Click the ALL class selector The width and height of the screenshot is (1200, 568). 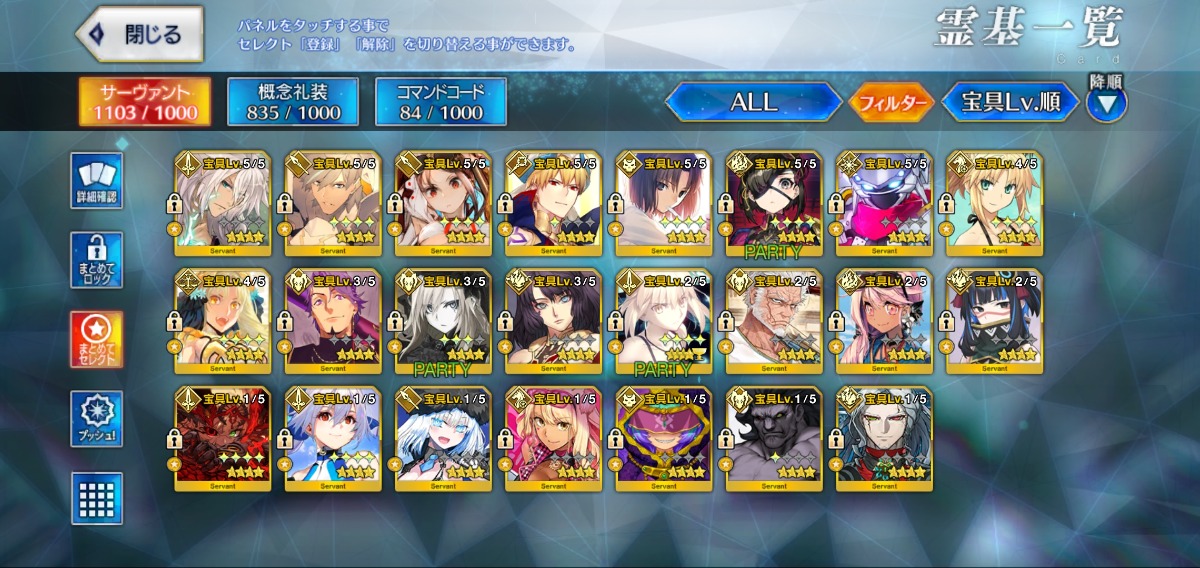tap(754, 102)
